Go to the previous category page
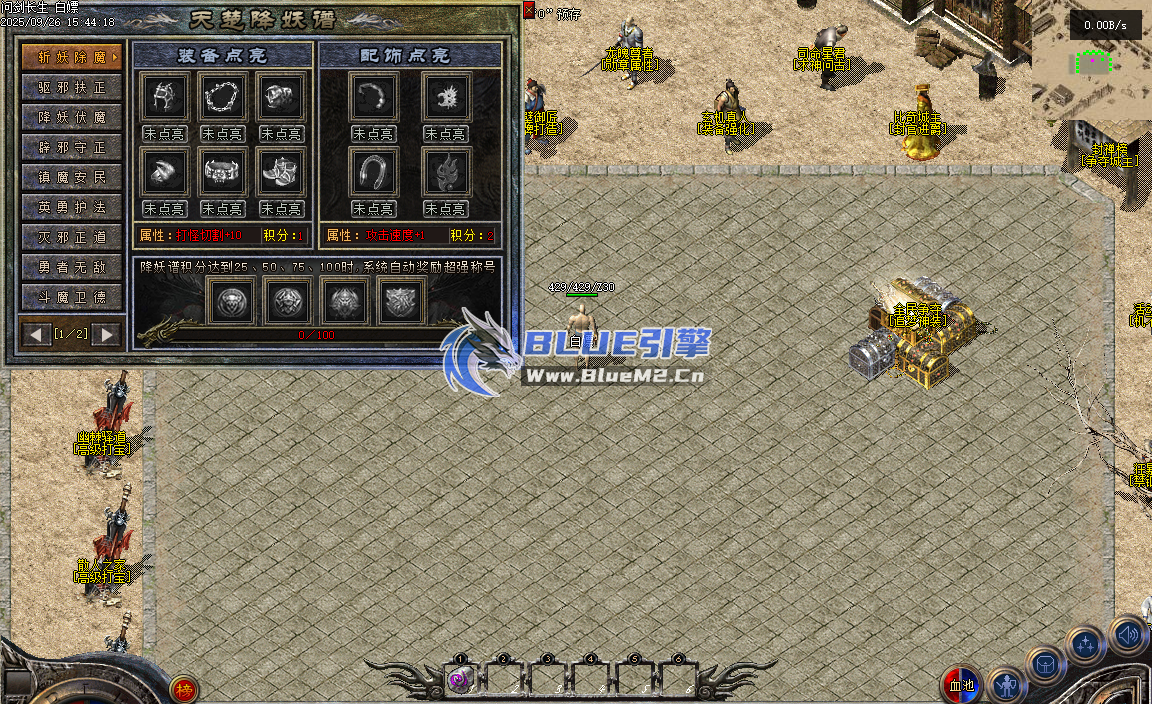The image size is (1152, 704). coord(38,334)
